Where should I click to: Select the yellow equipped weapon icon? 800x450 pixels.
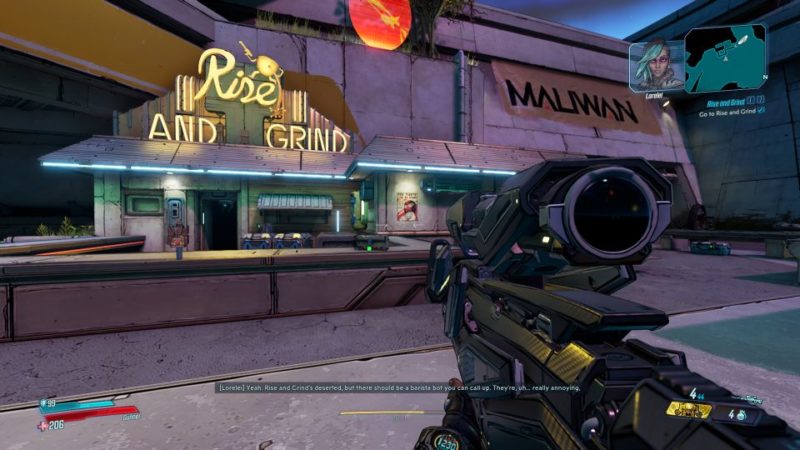click(689, 409)
